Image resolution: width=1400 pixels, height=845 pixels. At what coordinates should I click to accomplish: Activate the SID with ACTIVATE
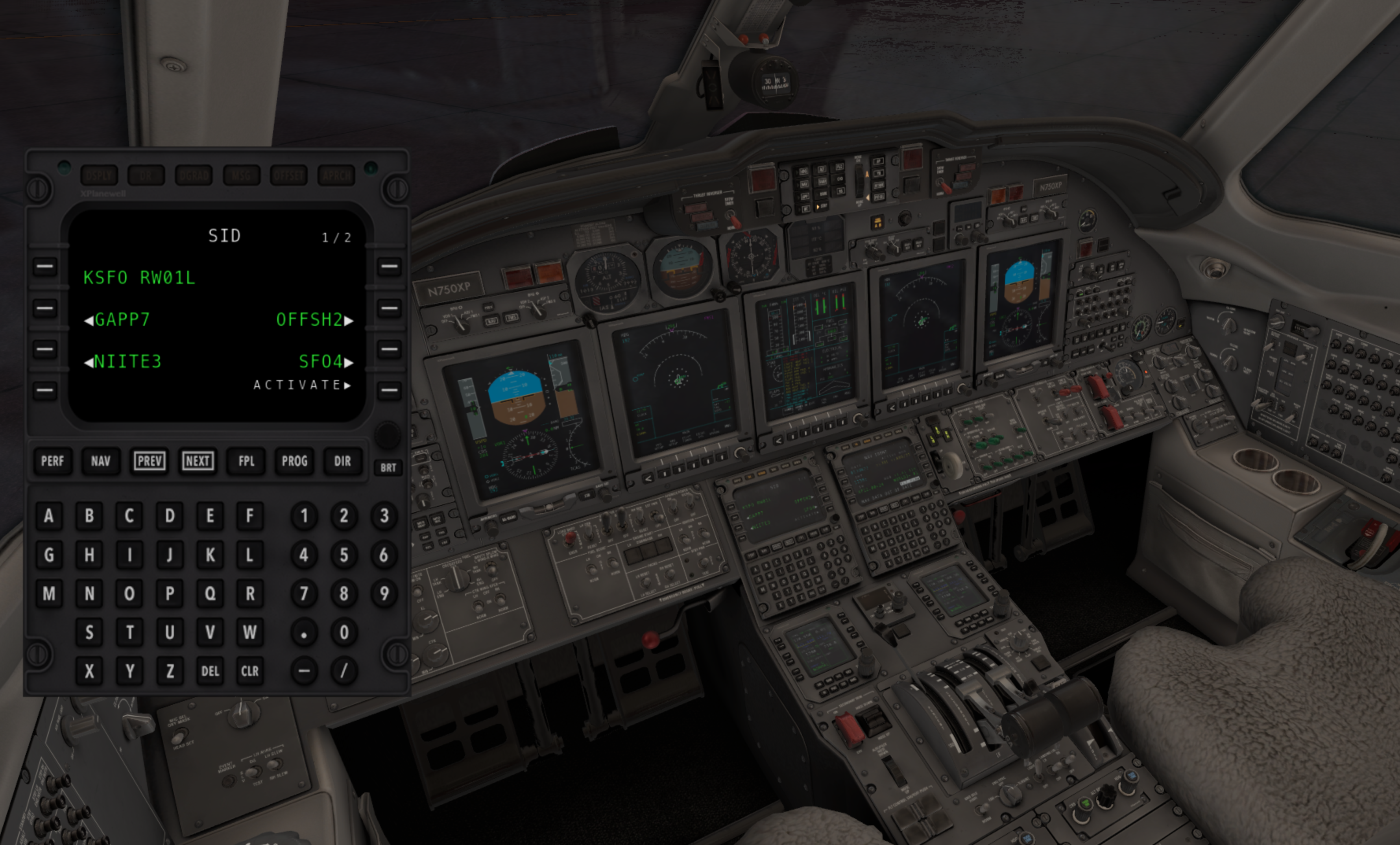click(x=389, y=390)
